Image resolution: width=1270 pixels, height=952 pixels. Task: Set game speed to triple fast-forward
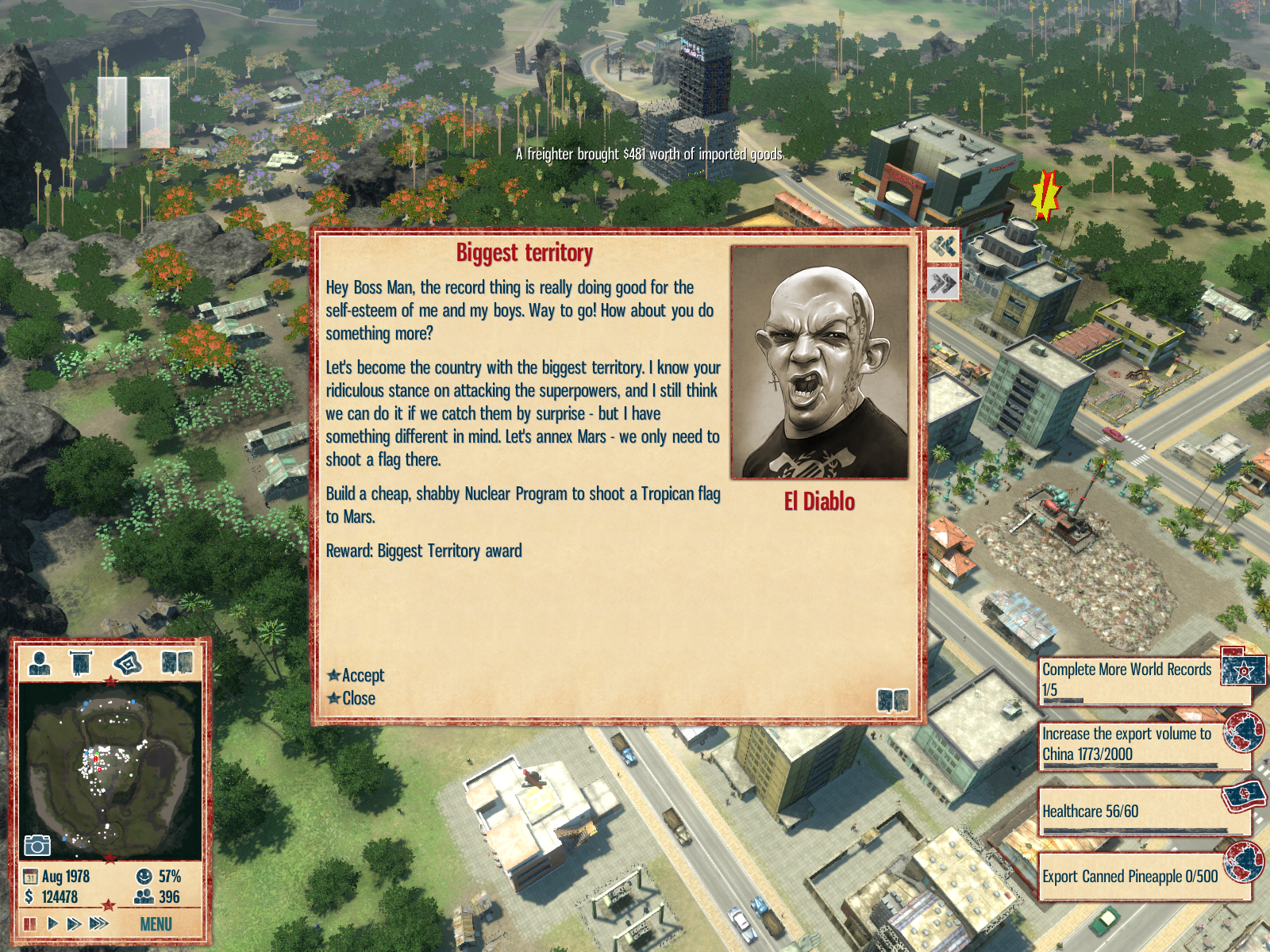point(98,923)
